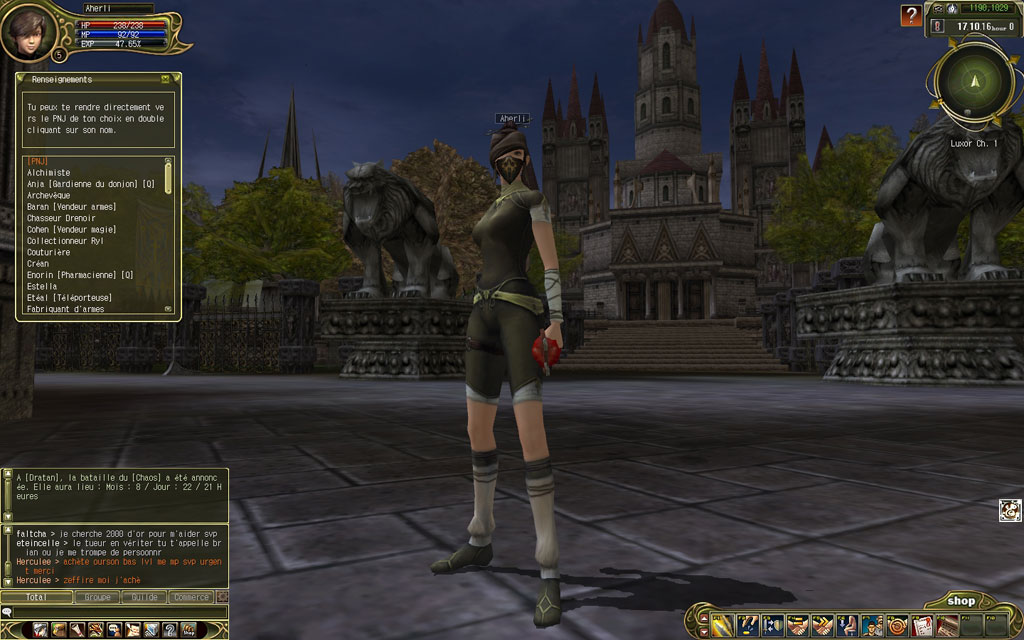Viewport: 1024px width, 640px height.
Task: Select Alchimiste in the NPC list
Action: coord(49,173)
